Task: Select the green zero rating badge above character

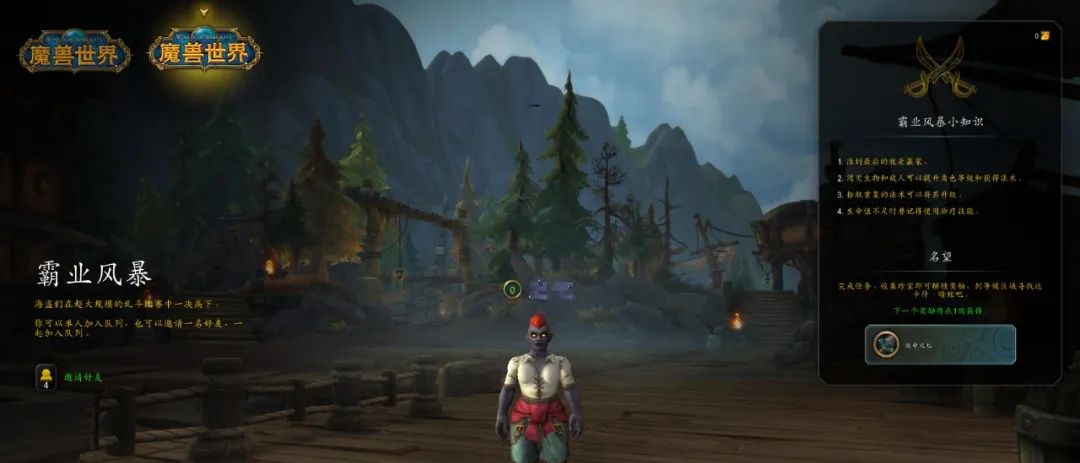Action: (x=512, y=290)
